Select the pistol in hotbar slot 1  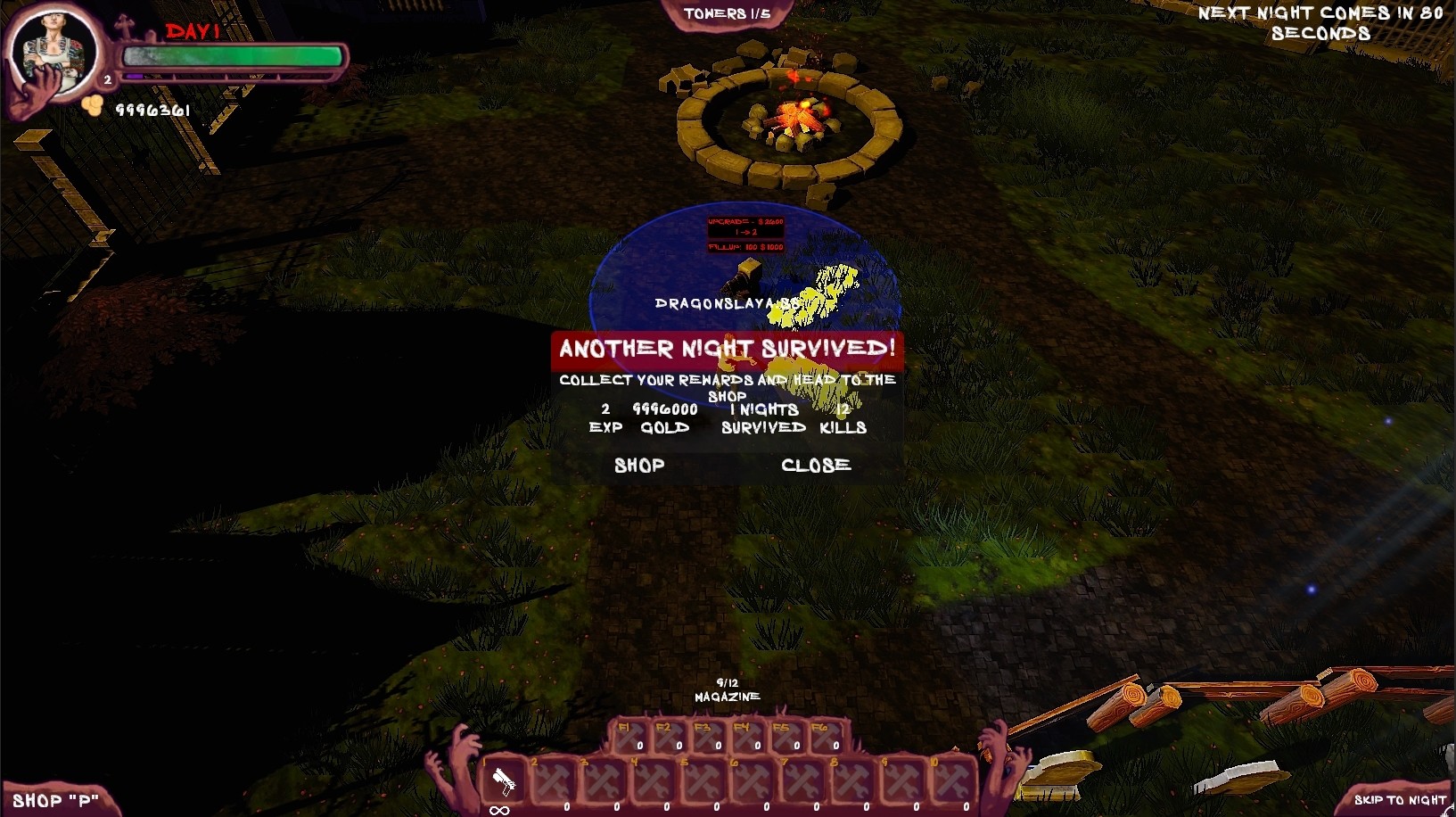(504, 780)
